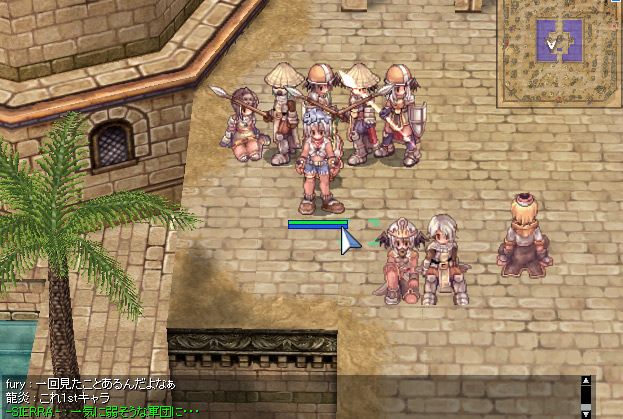Click the town minimap

tap(559, 52)
